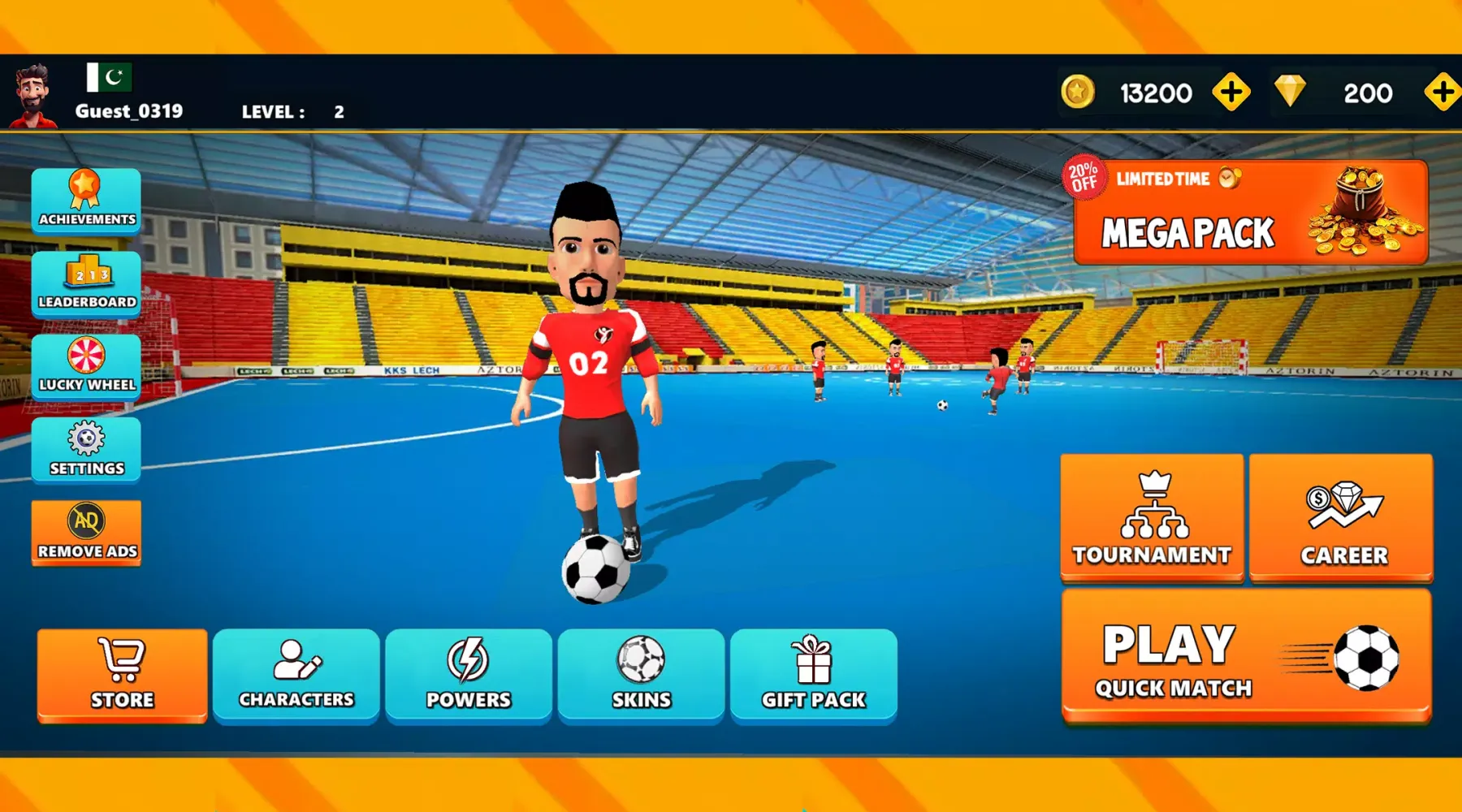This screenshot has height=812, width=1462.
Task: Tap the country flag icon
Action: click(x=109, y=77)
